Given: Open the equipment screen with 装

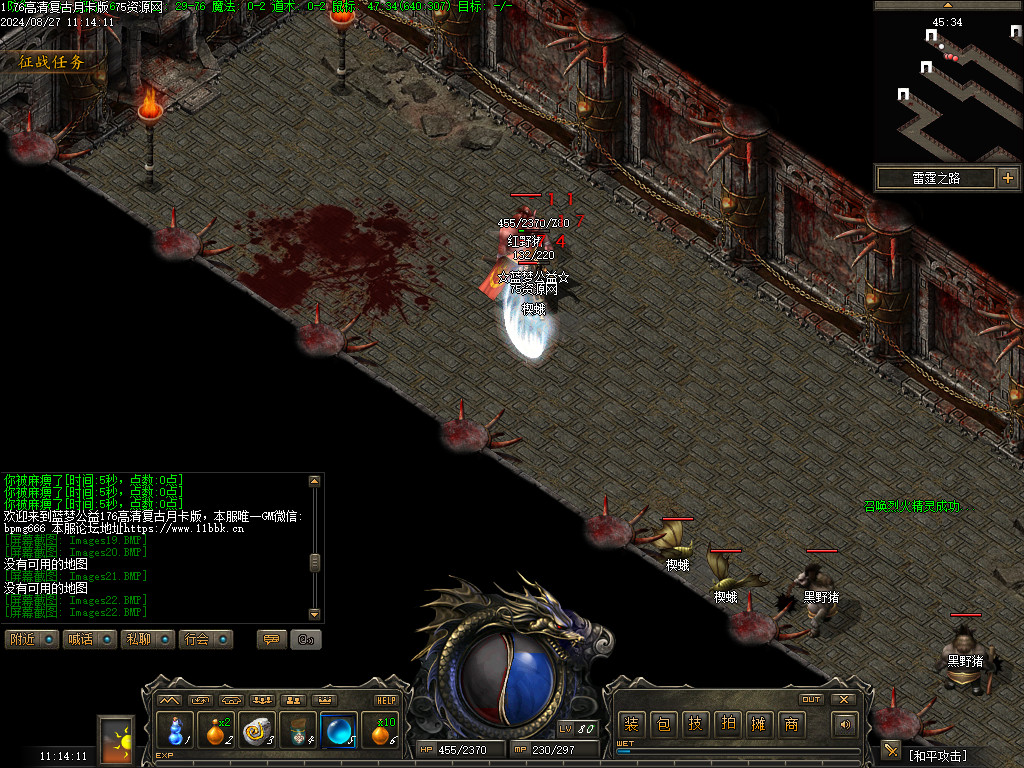Looking at the screenshot, I should click(x=631, y=724).
